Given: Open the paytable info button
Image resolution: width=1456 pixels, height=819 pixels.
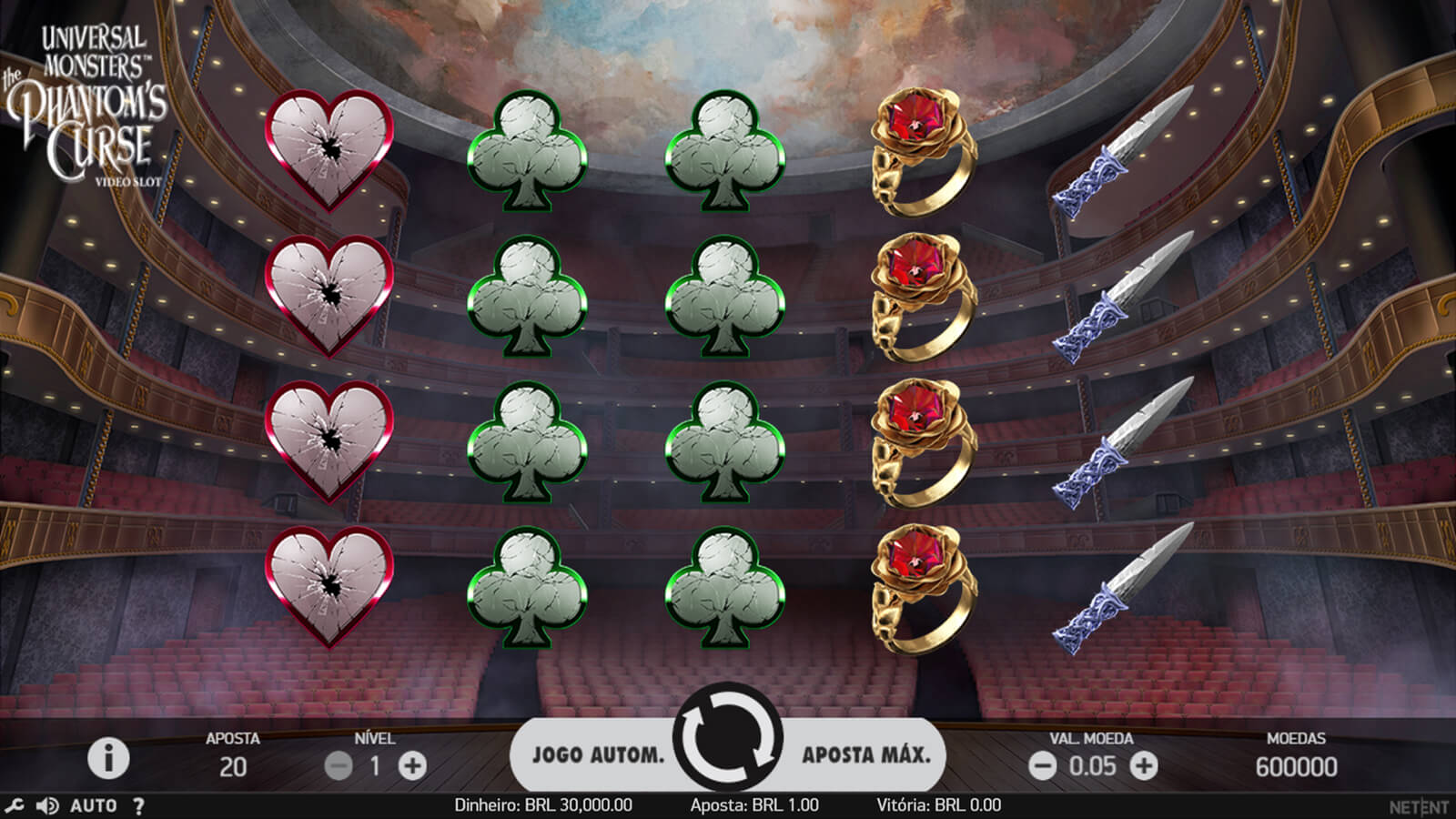Looking at the screenshot, I should pos(108,757).
